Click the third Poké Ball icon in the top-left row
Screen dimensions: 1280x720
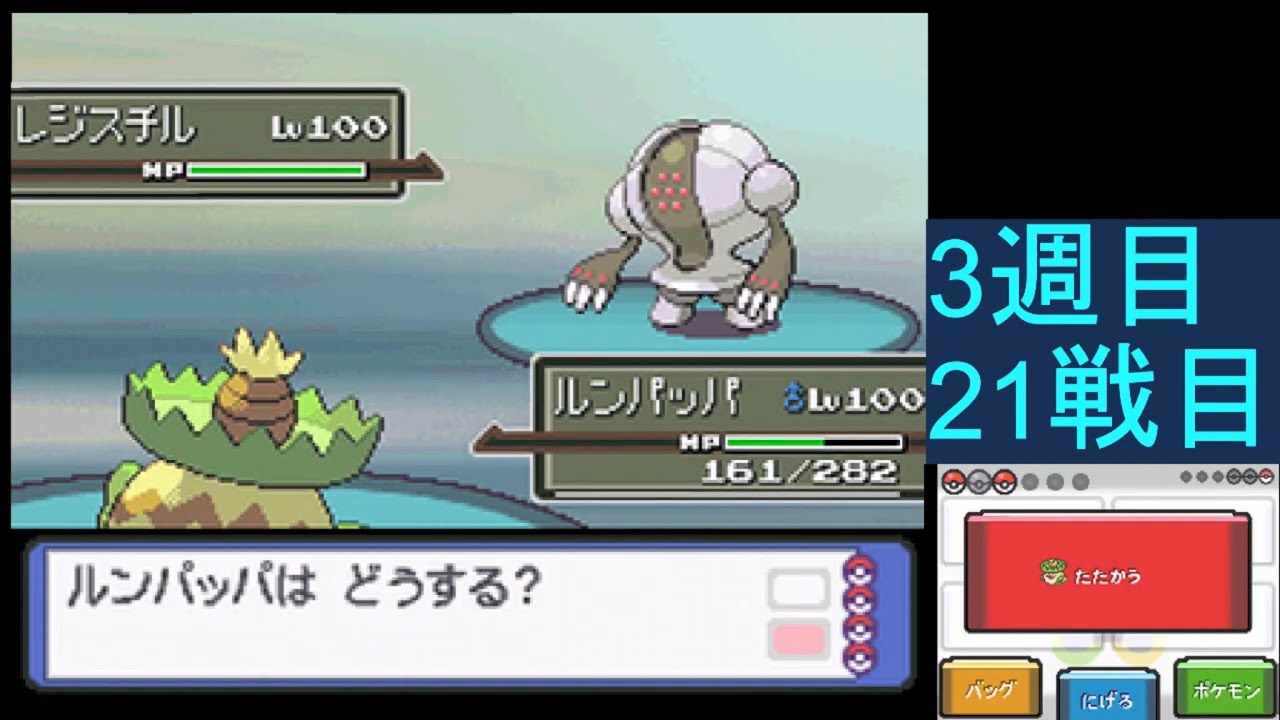pyautogui.click(x=1003, y=481)
